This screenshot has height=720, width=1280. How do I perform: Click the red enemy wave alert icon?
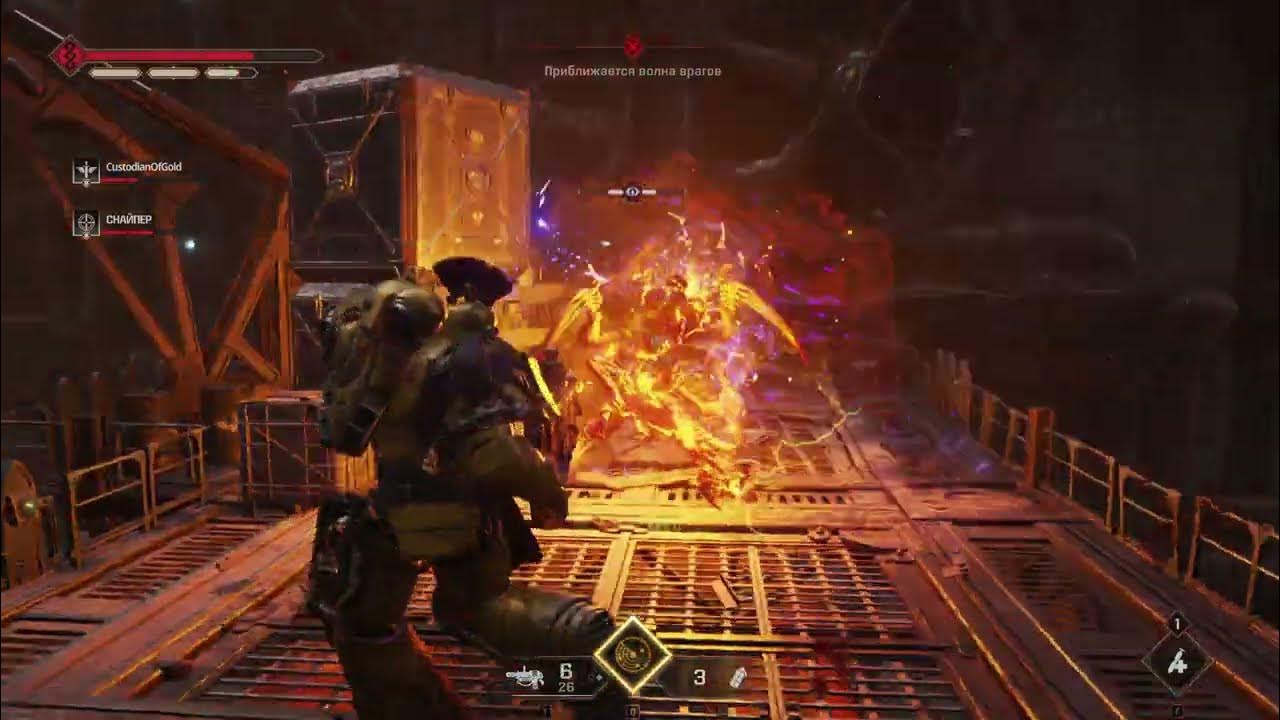pos(632,47)
